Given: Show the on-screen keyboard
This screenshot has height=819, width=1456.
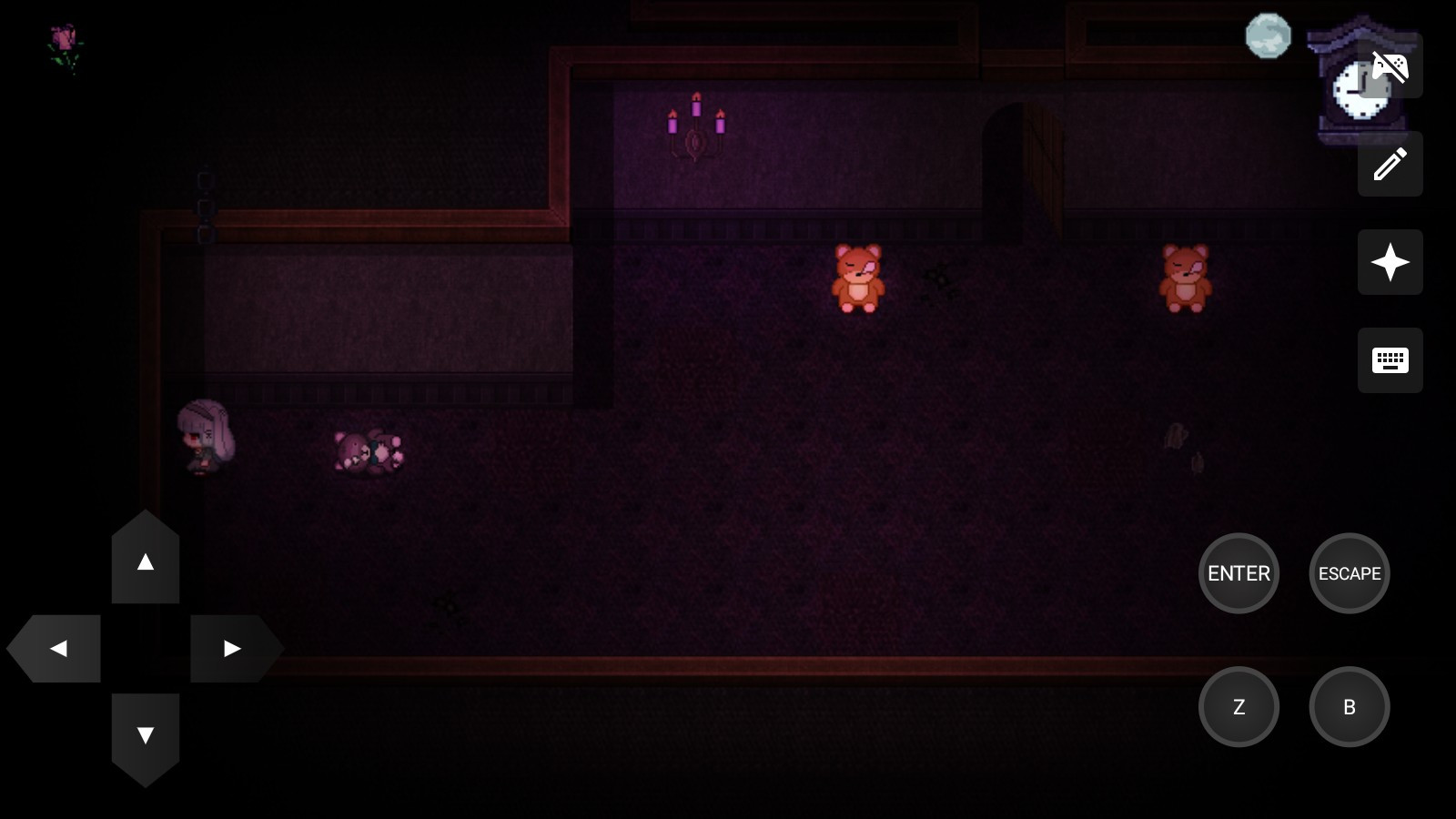Looking at the screenshot, I should (1390, 360).
